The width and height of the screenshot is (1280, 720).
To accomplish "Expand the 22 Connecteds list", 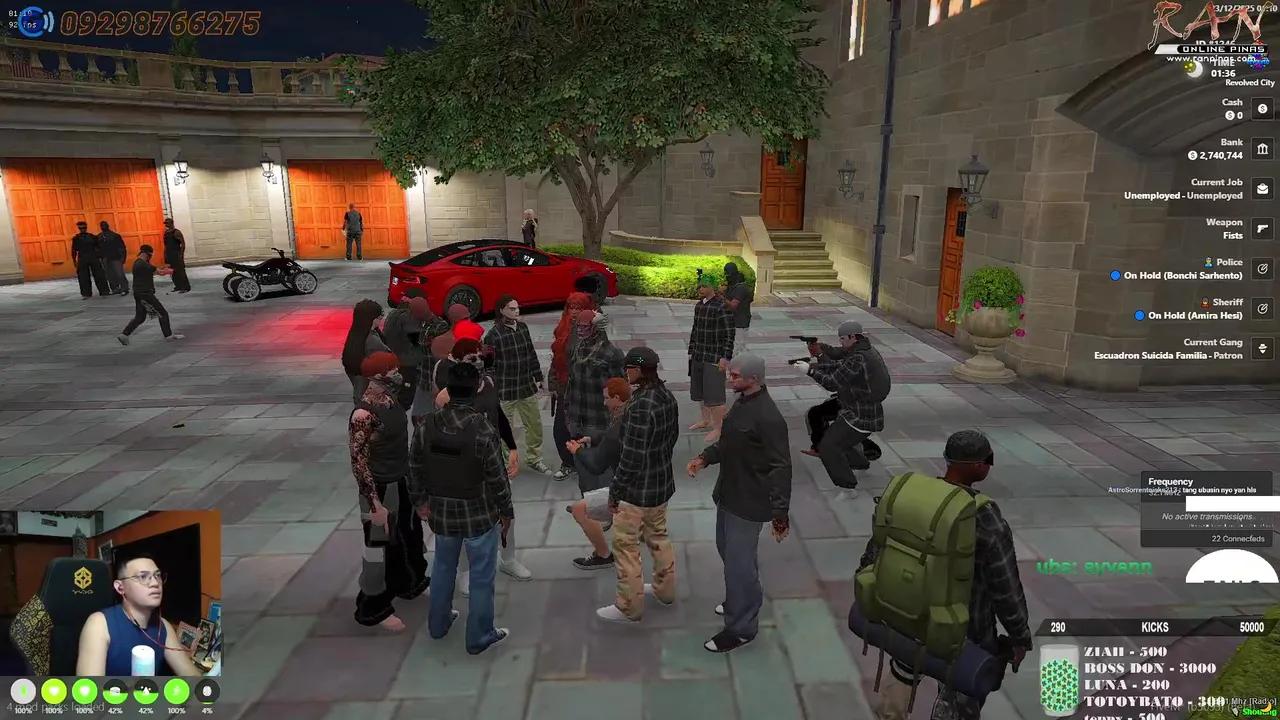I will point(1237,538).
